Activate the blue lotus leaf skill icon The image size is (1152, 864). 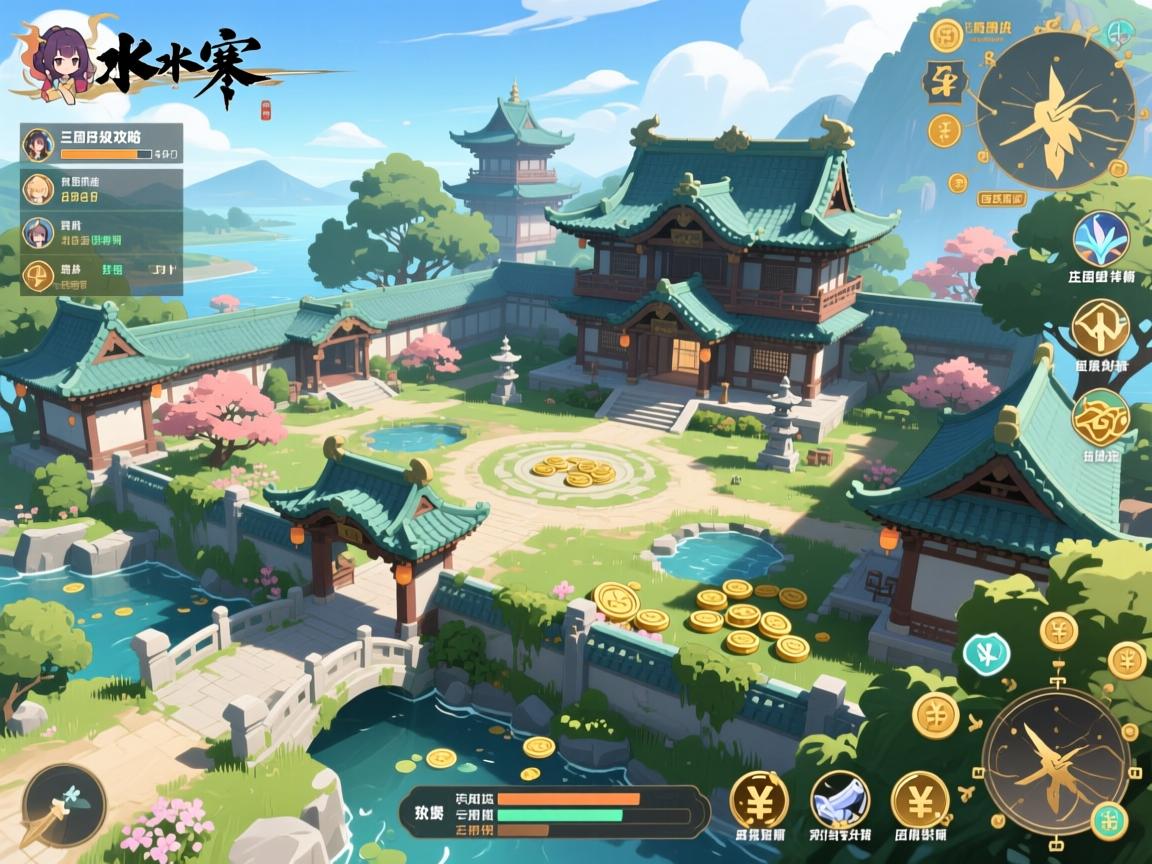pos(1100,238)
